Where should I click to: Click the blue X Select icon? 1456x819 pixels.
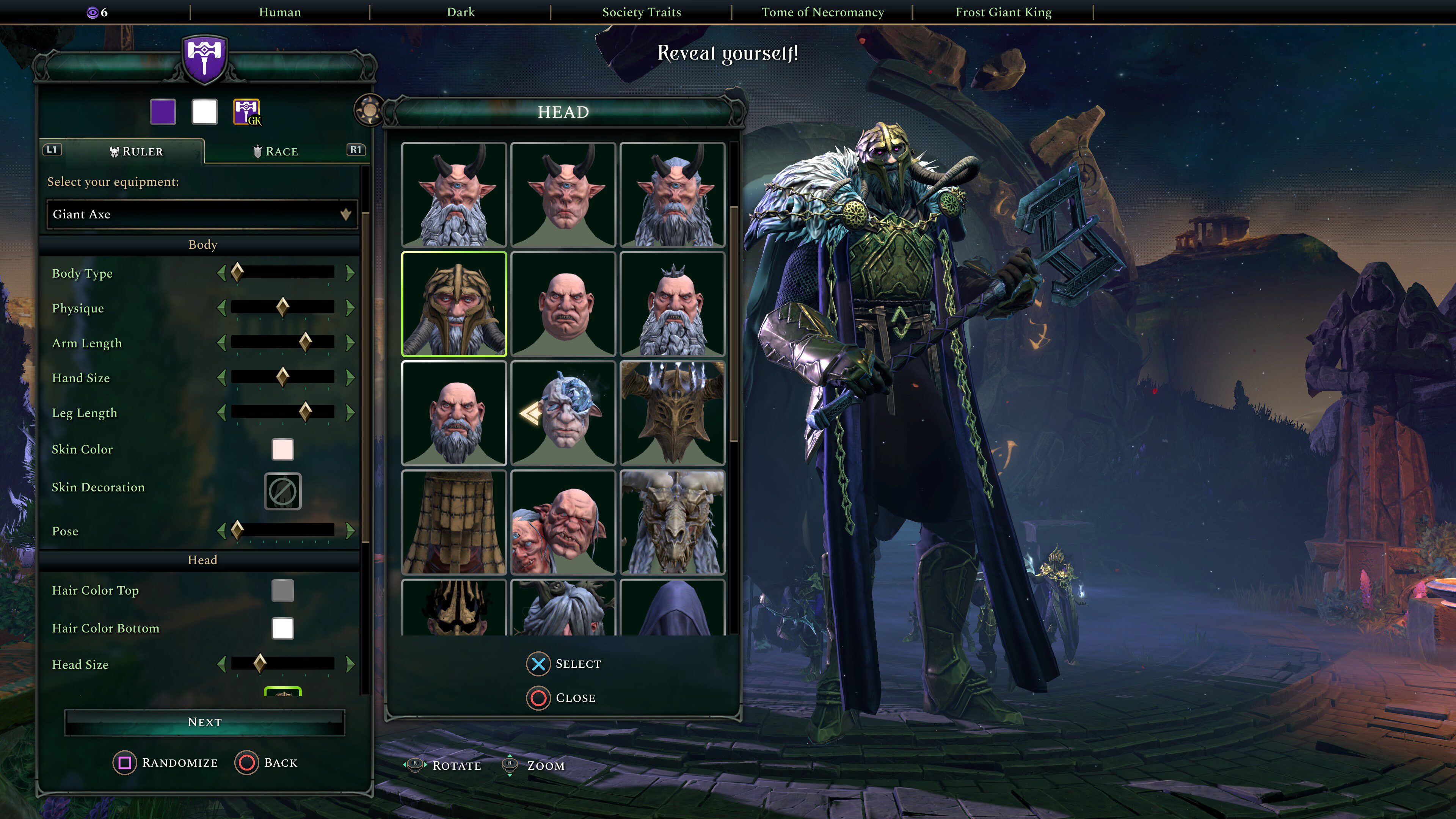click(x=538, y=664)
